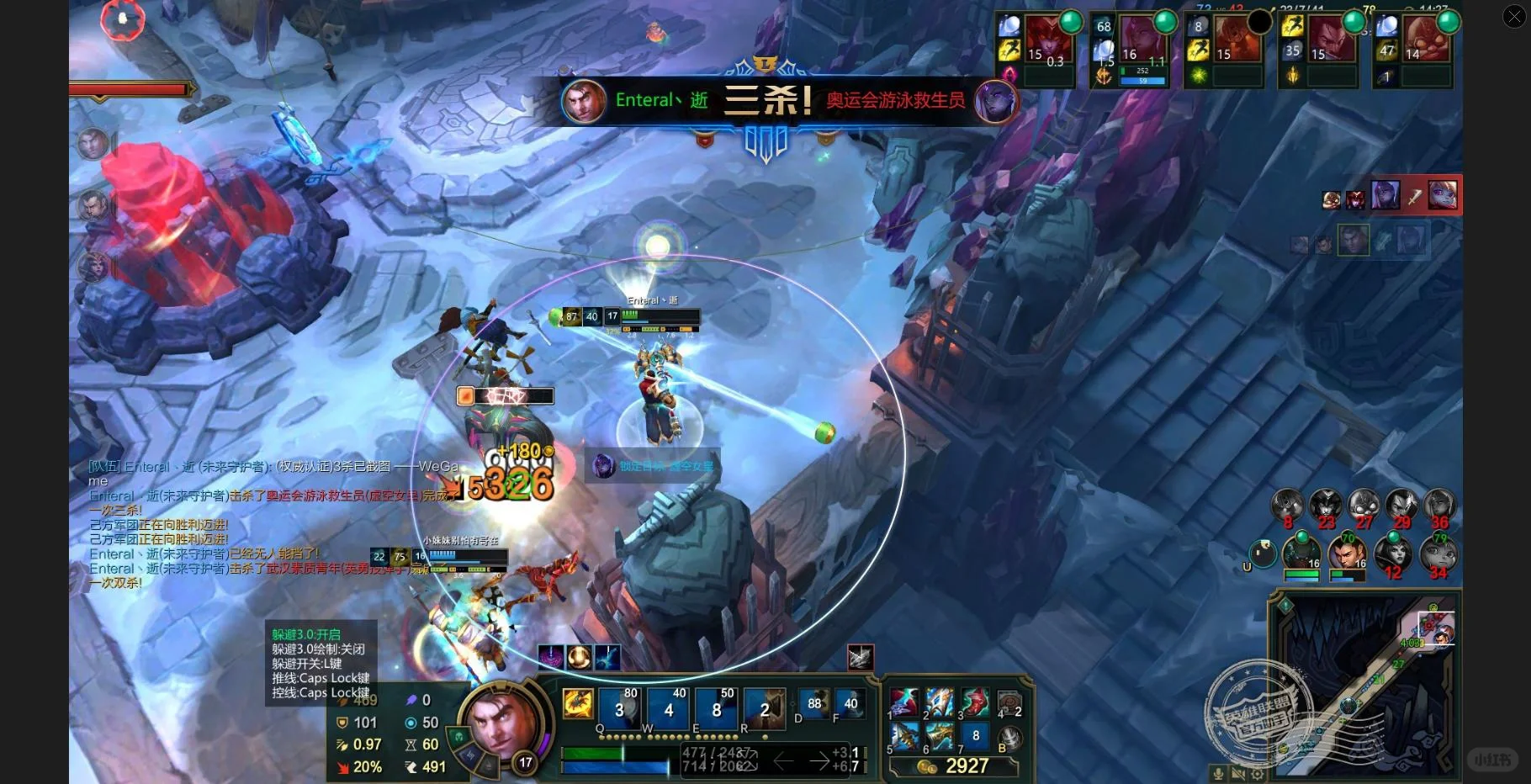Activate the W ability slot

[670, 708]
